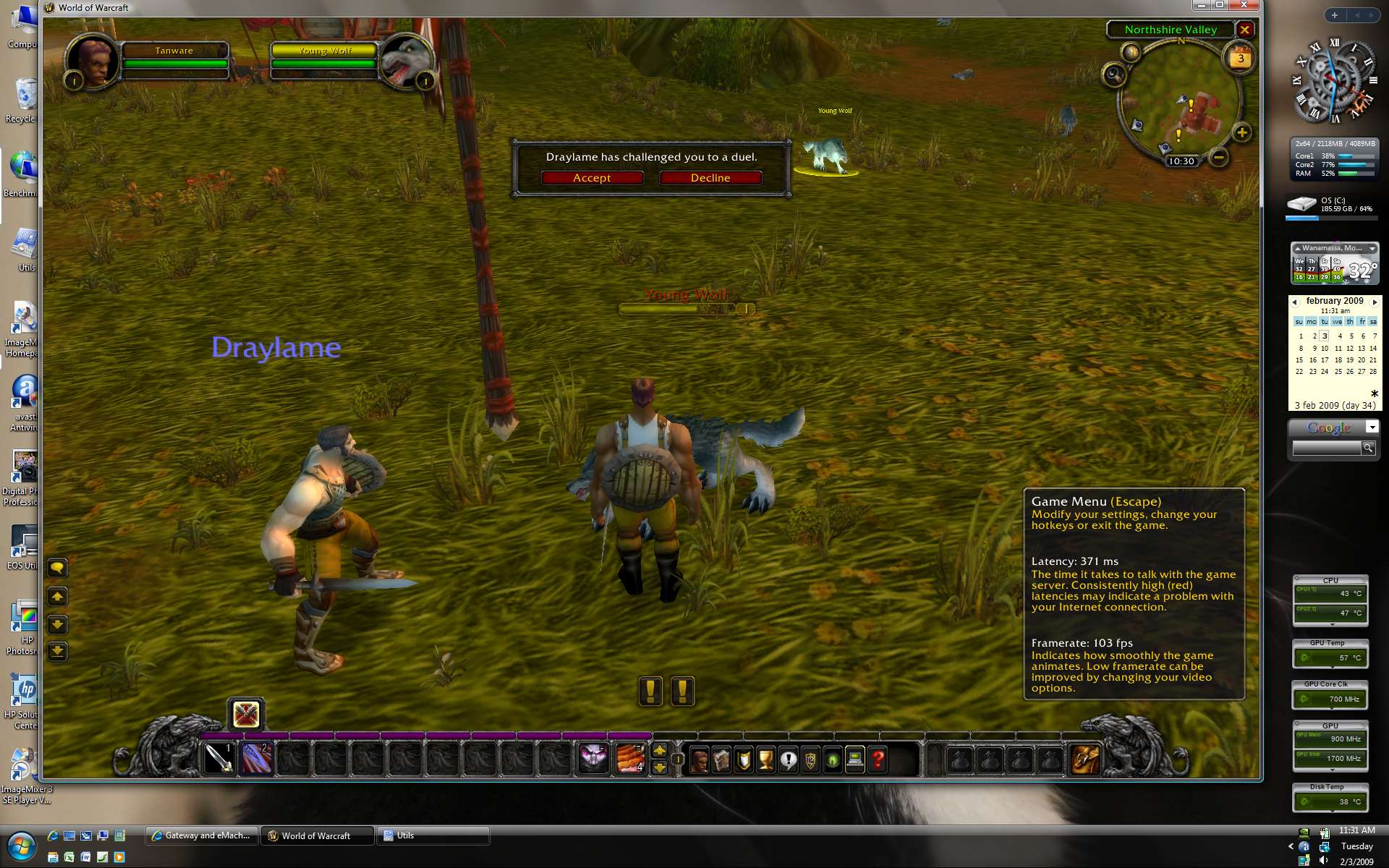Image resolution: width=1389 pixels, height=868 pixels.
Task: Select Tanware's player portrait
Action: [x=93, y=61]
